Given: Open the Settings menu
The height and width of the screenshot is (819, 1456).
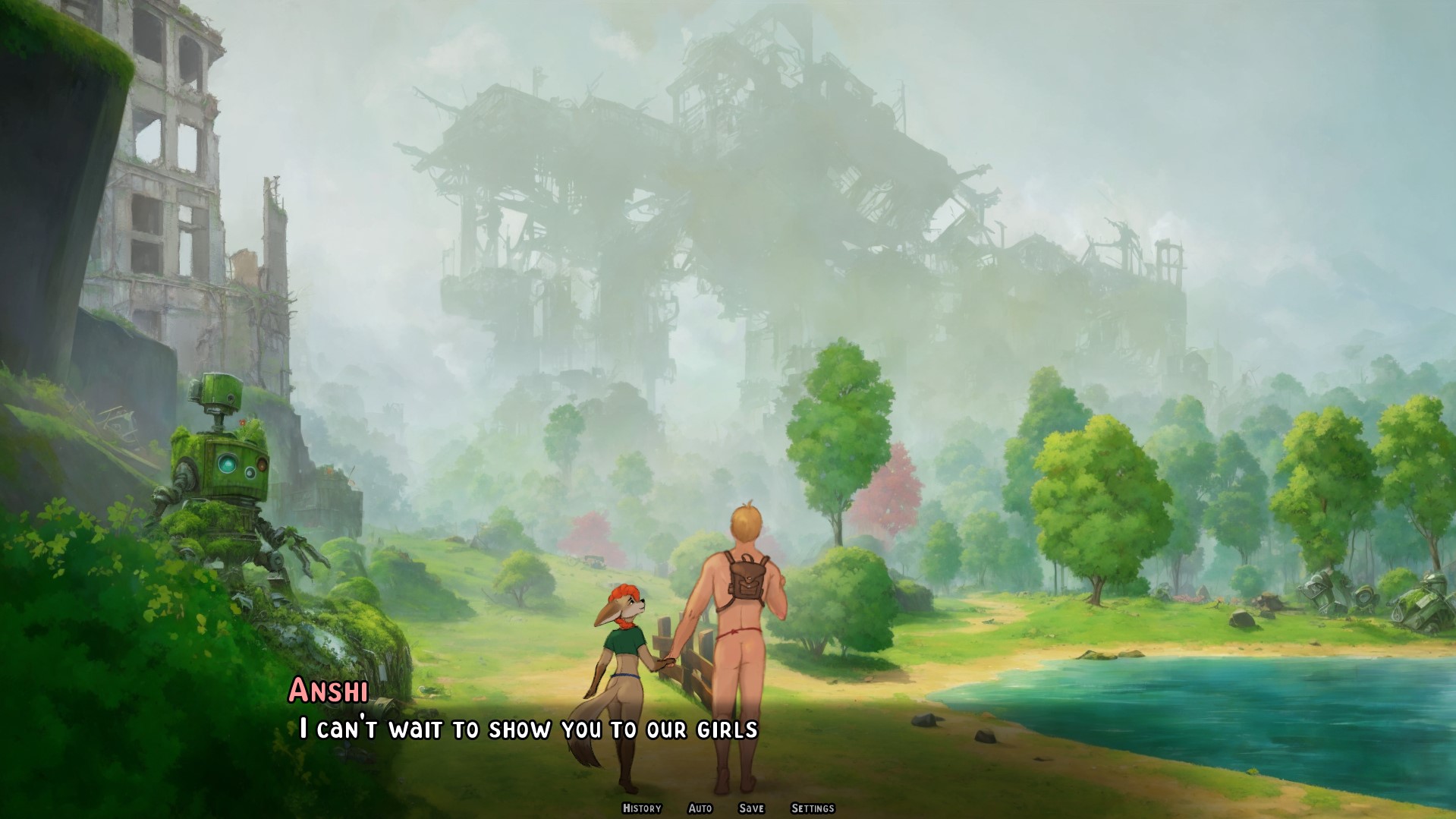Looking at the screenshot, I should (813, 808).
